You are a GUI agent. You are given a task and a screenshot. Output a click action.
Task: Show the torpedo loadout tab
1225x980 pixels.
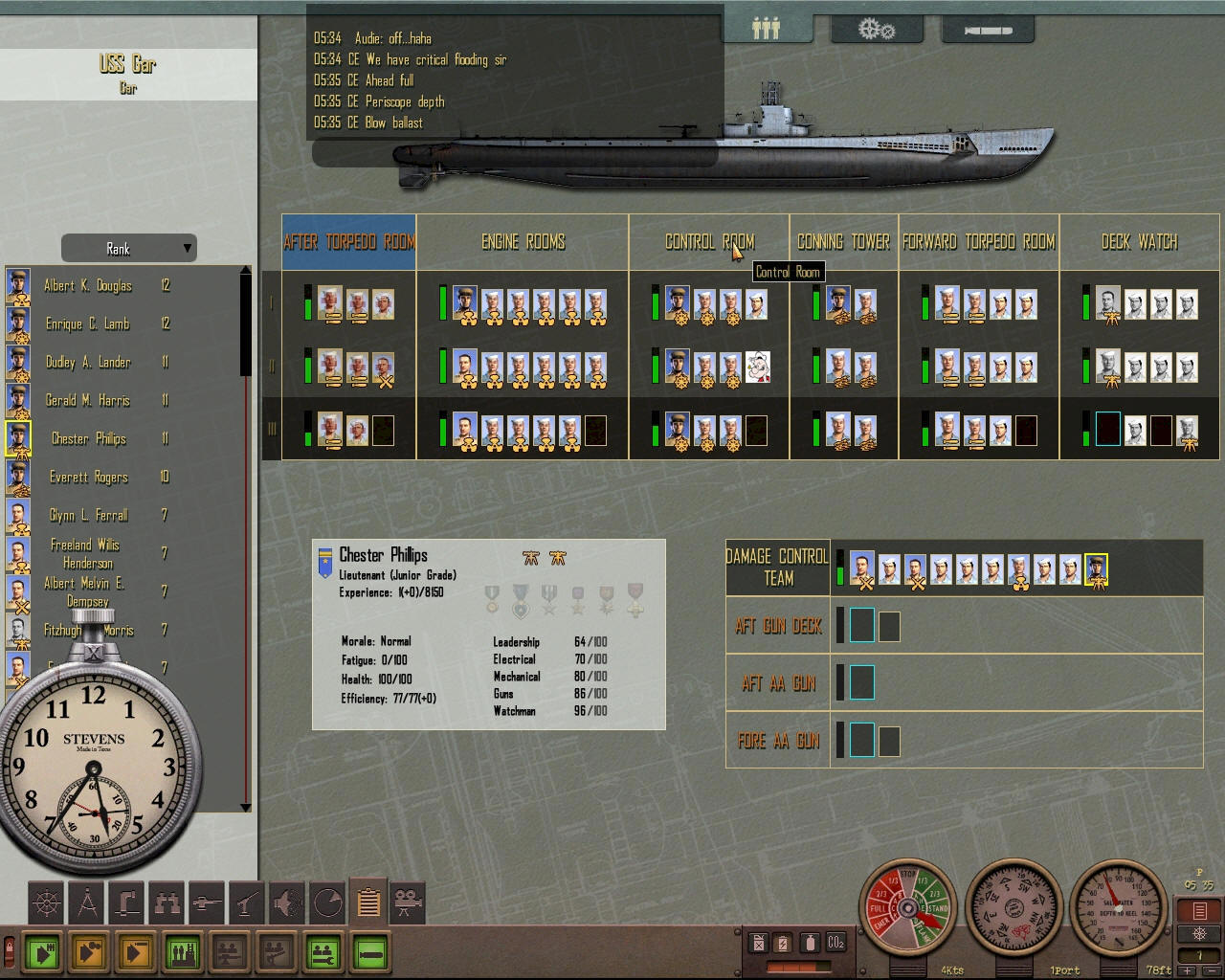pos(988,31)
